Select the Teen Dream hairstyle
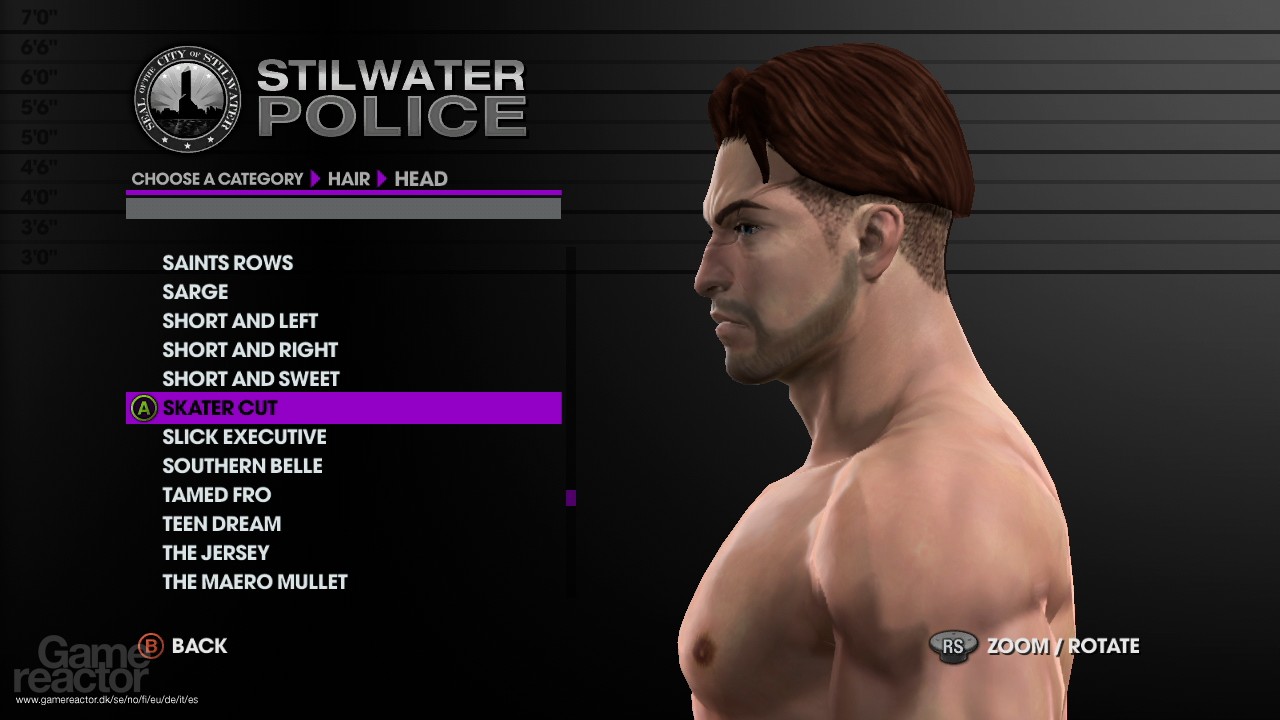This screenshot has height=720, width=1280. click(221, 524)
